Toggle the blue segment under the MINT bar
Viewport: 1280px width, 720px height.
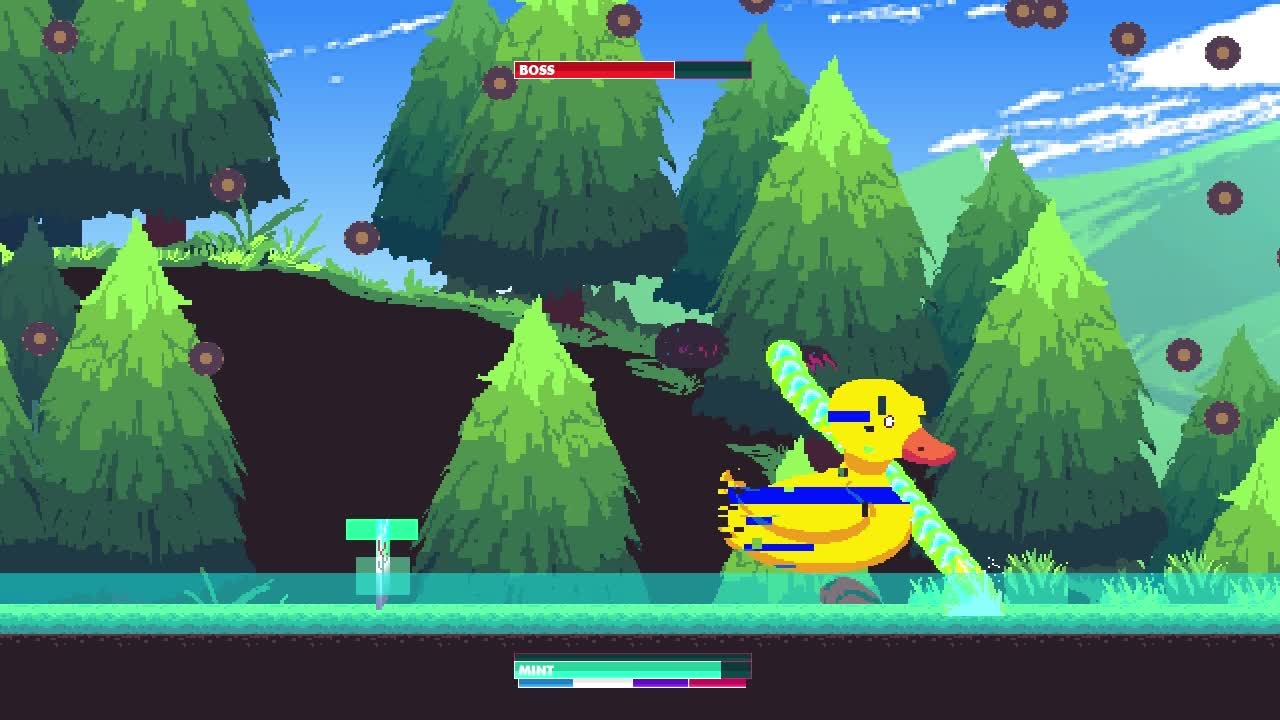[x=545, y=683]
